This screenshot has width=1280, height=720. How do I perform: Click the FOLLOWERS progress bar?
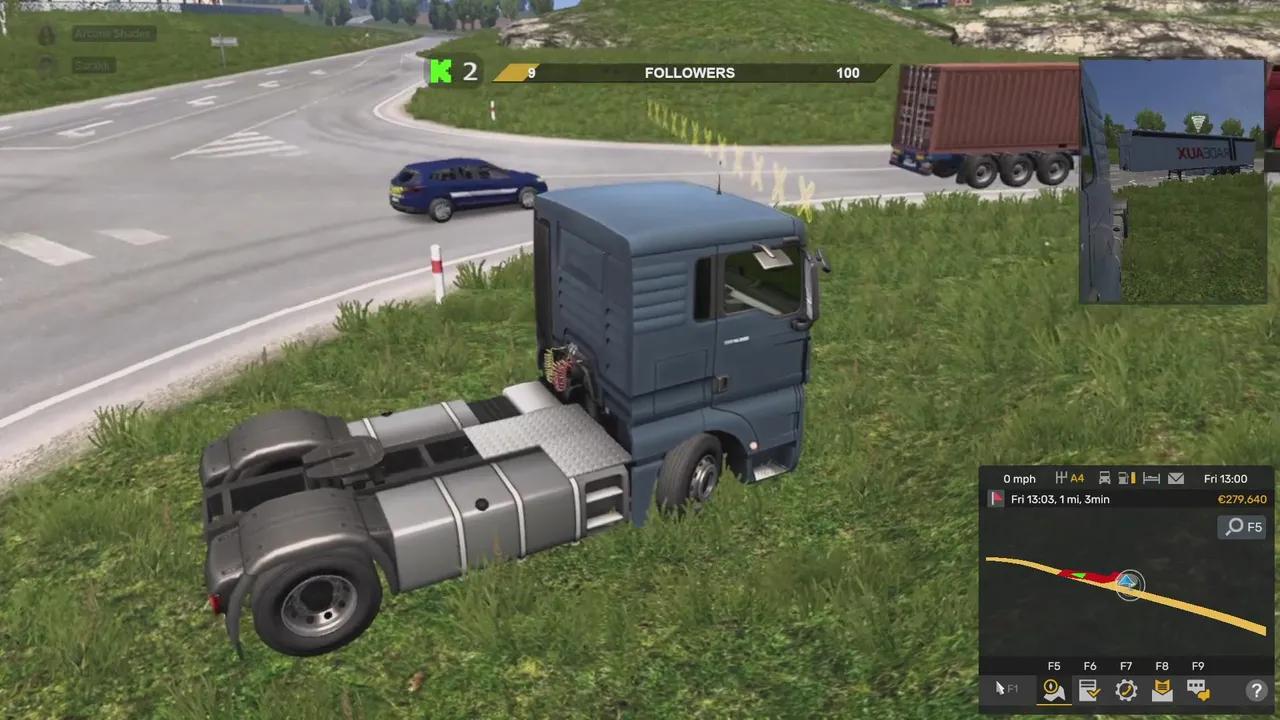click(x=690, y=72)
